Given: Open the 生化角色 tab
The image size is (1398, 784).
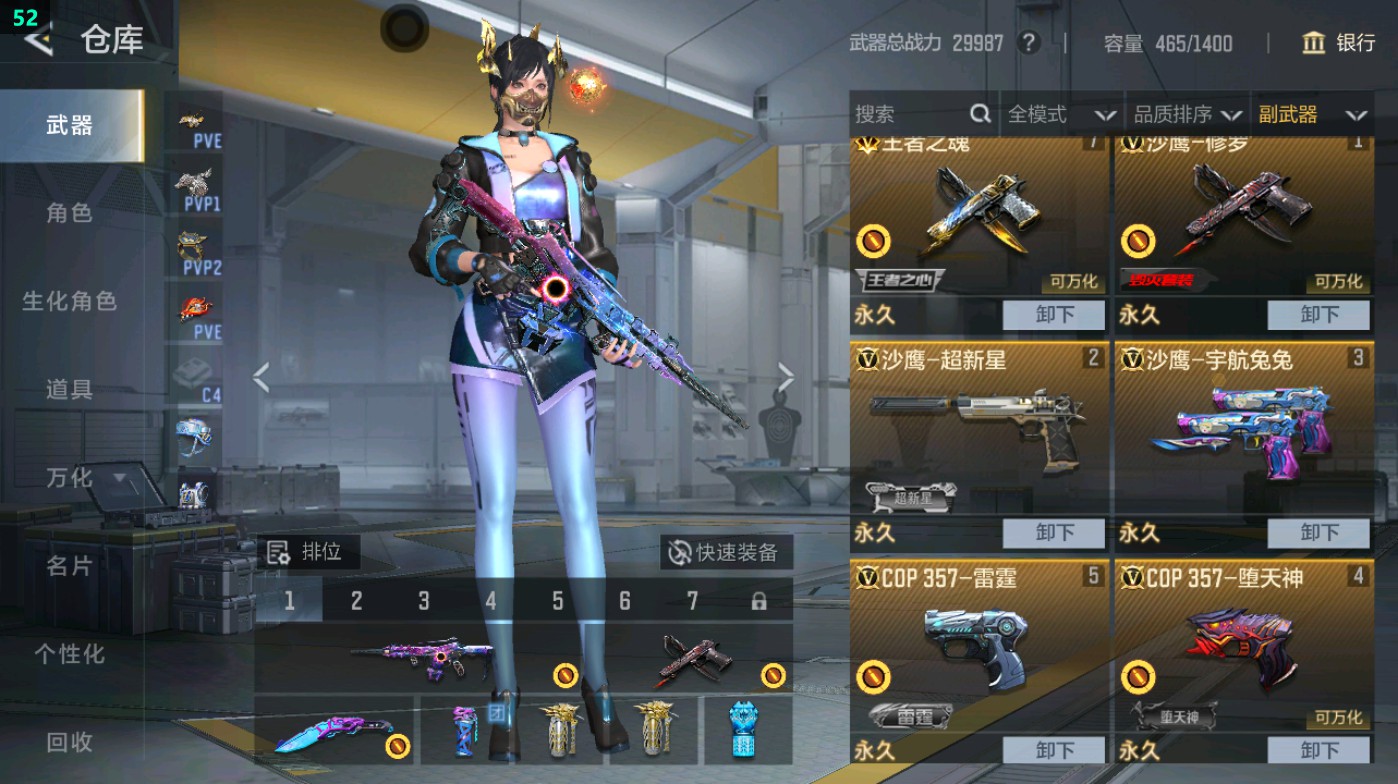Looking at the screenshot, I should [x=69, y=301].
